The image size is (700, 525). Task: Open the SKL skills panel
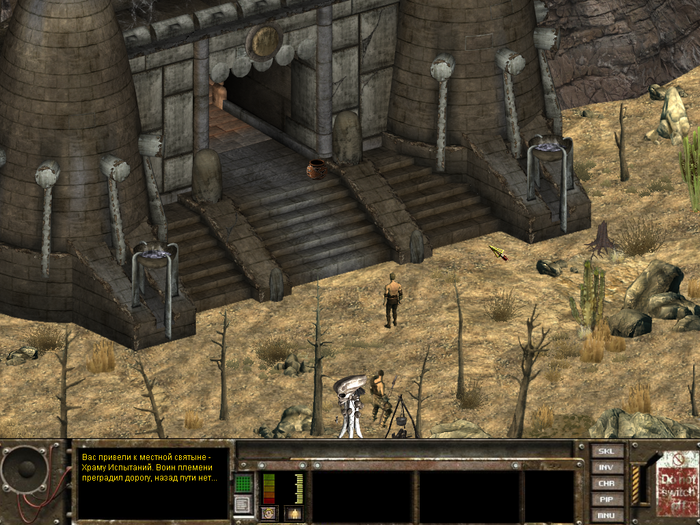(607, 451)
